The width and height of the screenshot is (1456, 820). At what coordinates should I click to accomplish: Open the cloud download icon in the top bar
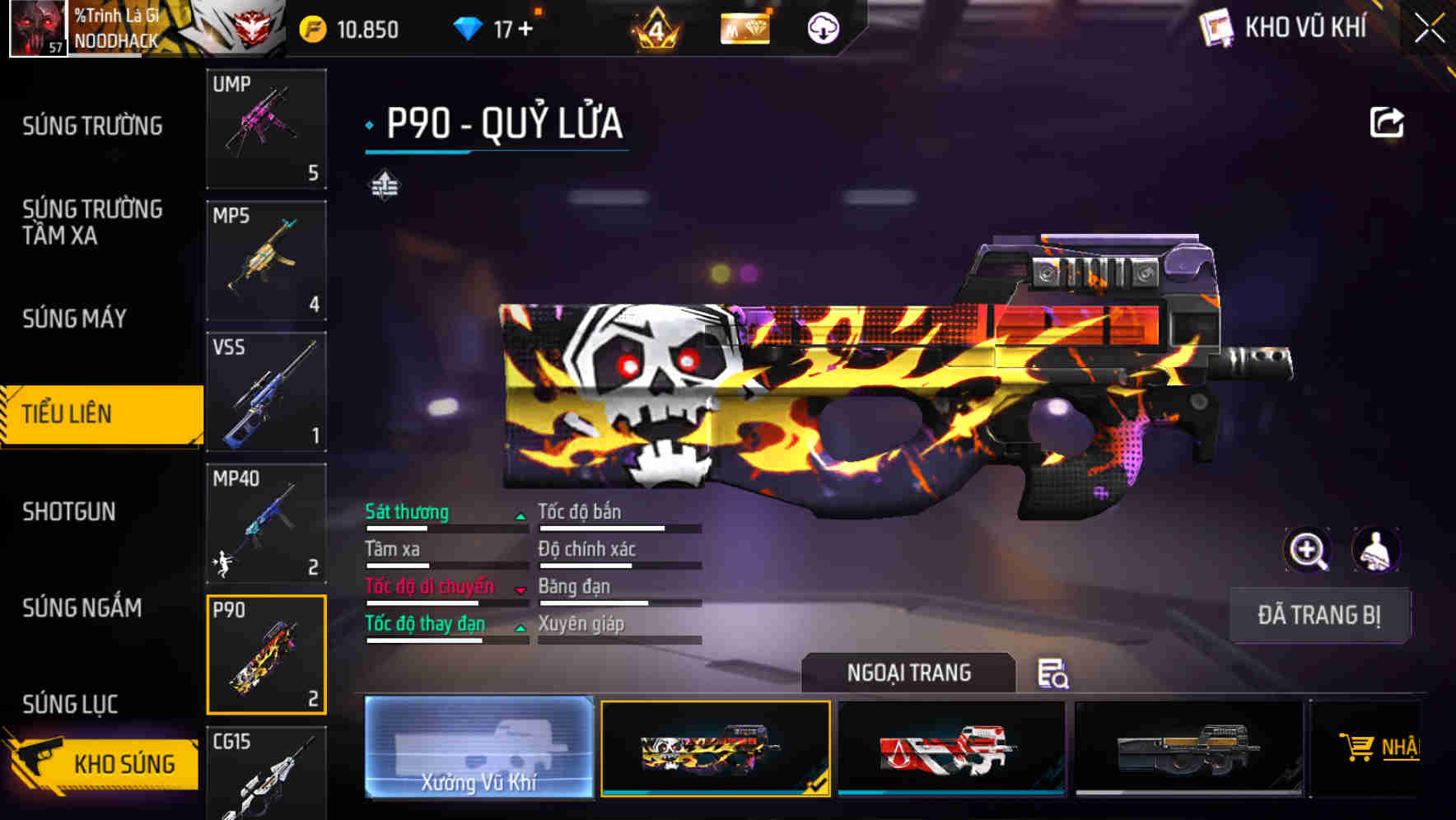point(822,27)
